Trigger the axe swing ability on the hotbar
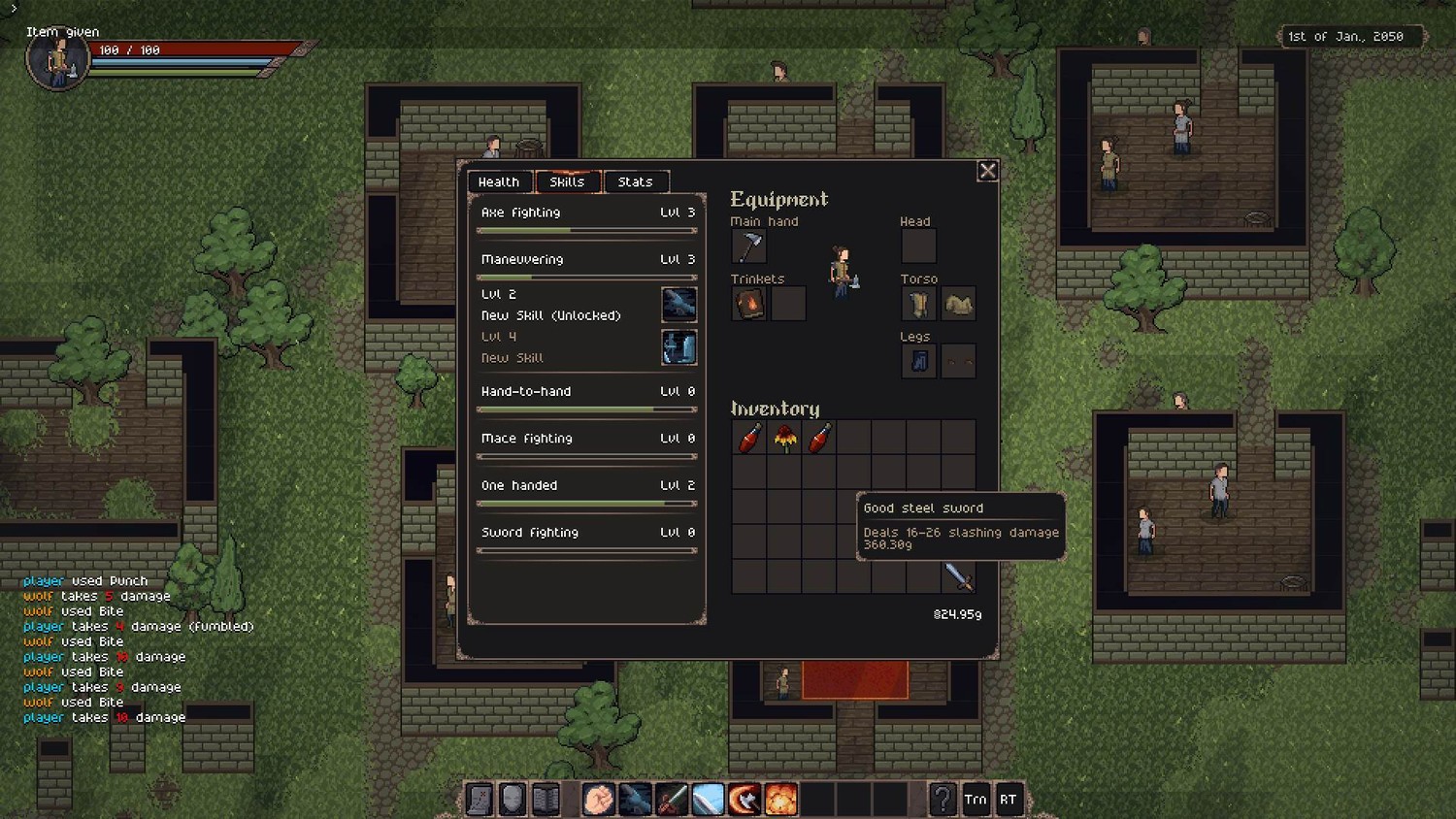The image size is (1456, 819). (x=745, y=799)
